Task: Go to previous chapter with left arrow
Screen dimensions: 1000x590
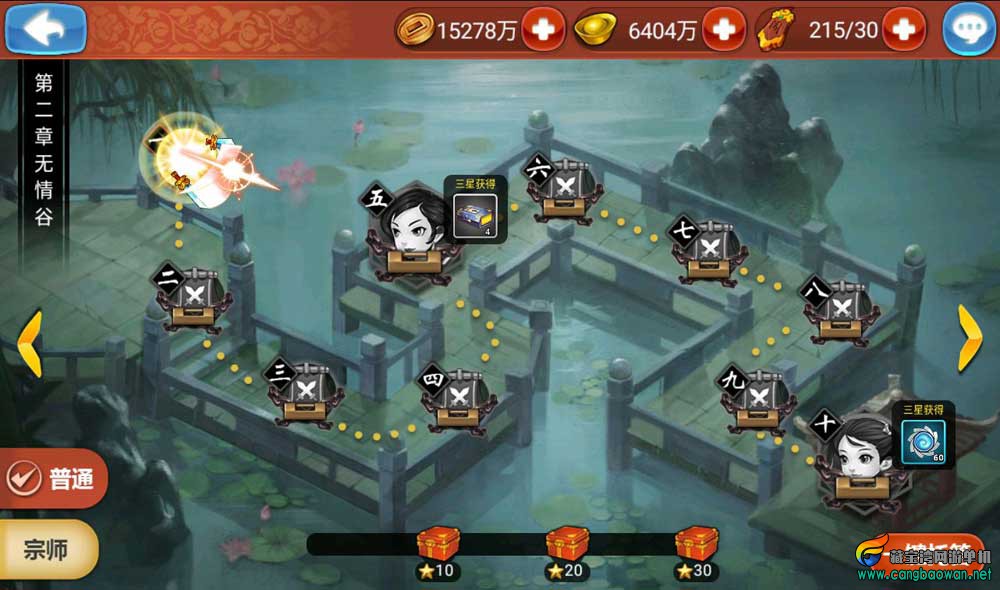Action: click(x=29, y=343)
